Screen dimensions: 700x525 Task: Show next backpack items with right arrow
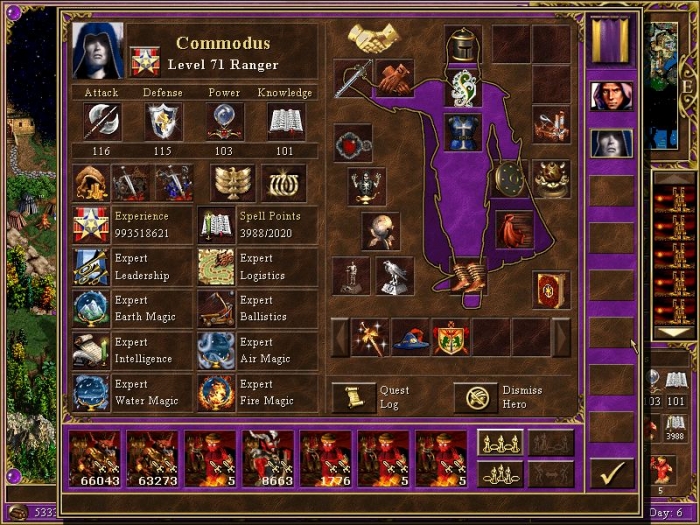[561, 338]
